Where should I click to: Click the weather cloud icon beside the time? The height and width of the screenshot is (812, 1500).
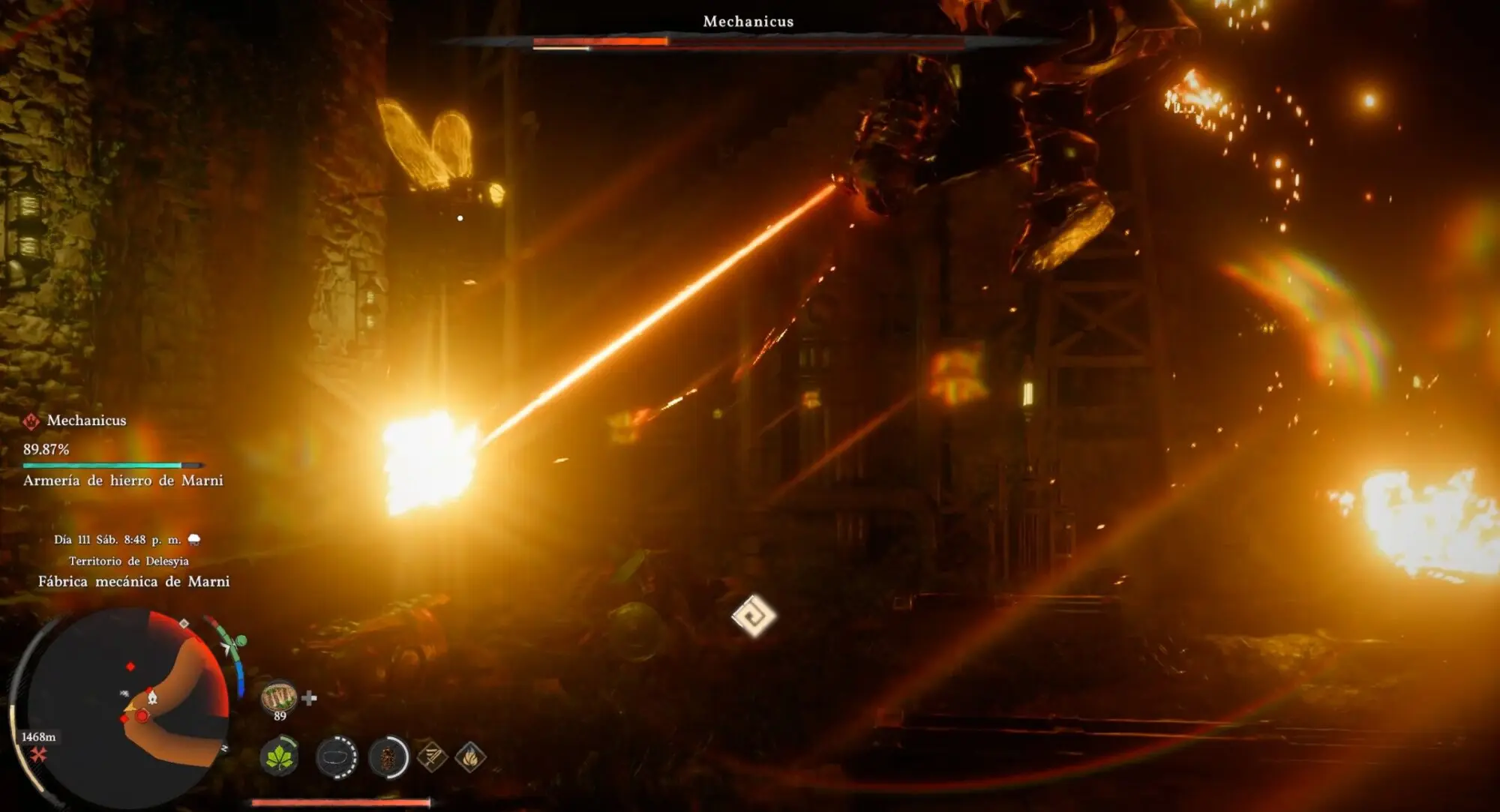coord(194,540)
